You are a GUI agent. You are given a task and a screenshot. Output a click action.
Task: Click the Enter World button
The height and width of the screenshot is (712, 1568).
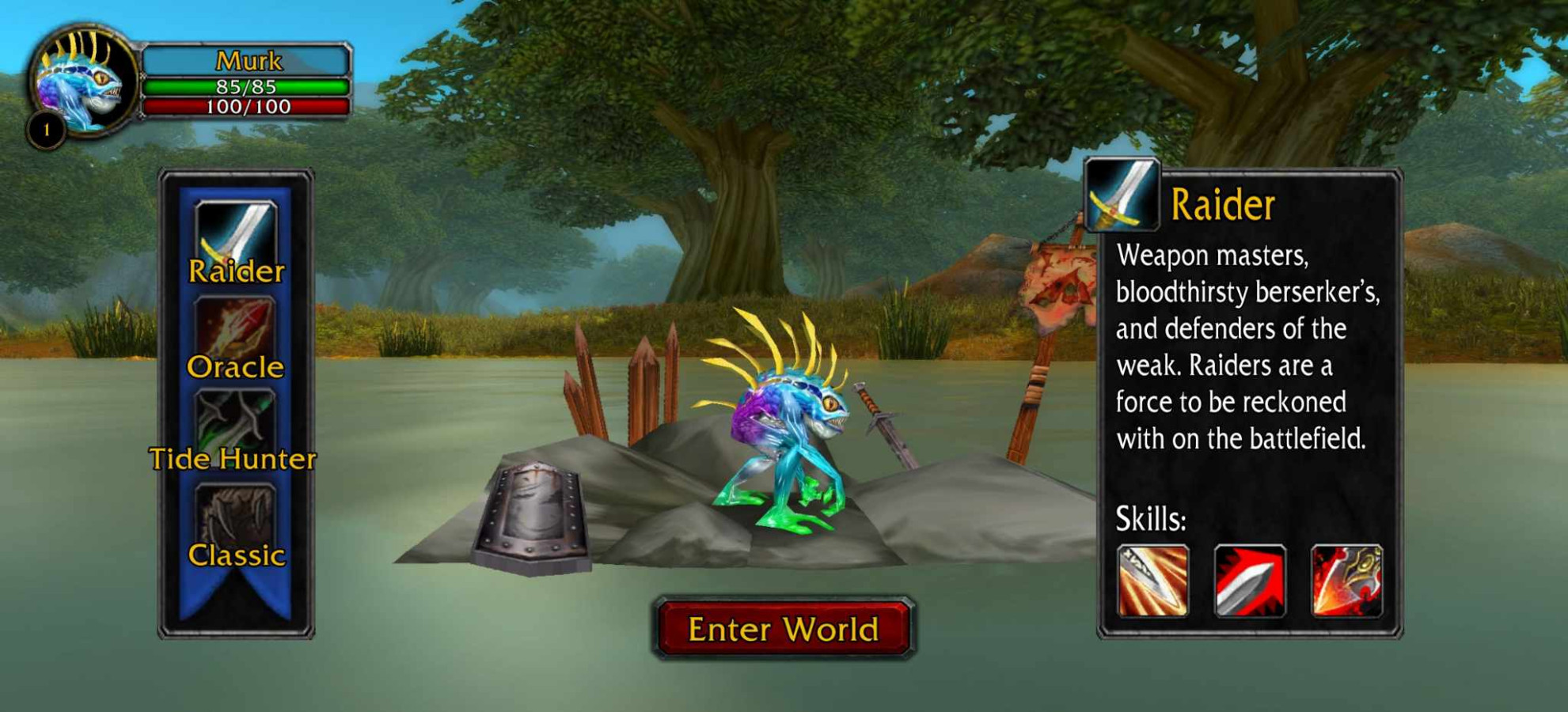click(x=784, y=629)
